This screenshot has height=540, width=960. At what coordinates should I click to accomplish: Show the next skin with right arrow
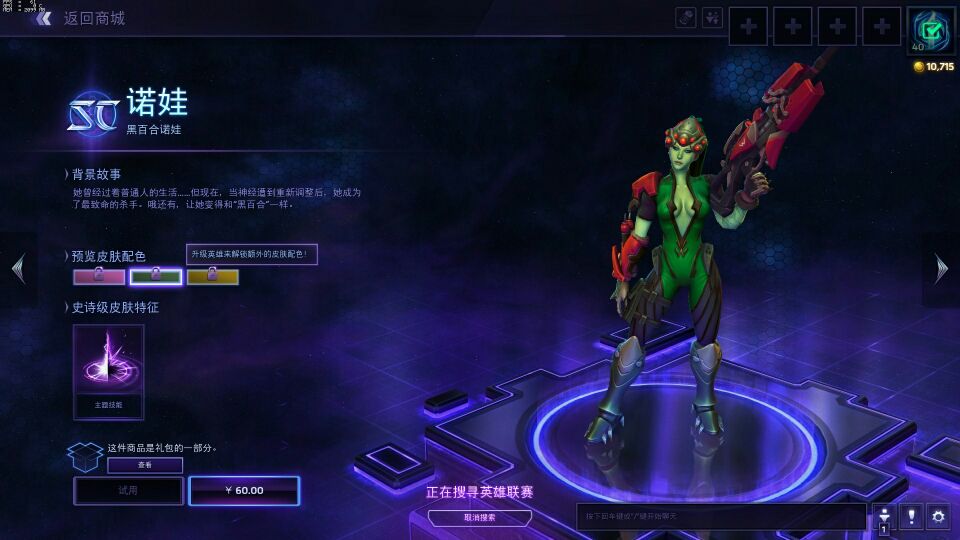pos(941,268)
